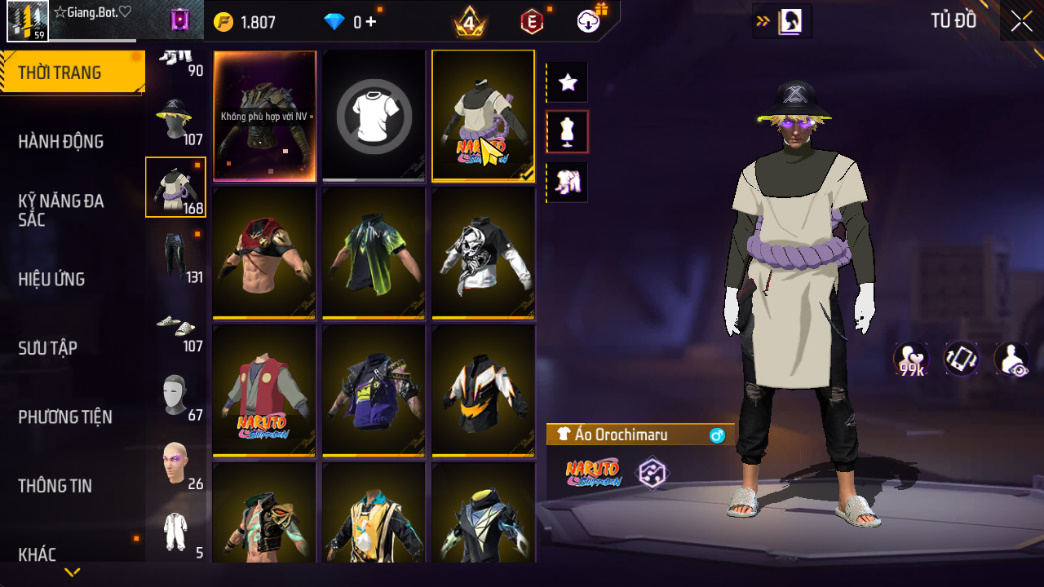Show the PHƯƠNG TIỆN section
Screen dimensions: 1044x587
(65, 417)
